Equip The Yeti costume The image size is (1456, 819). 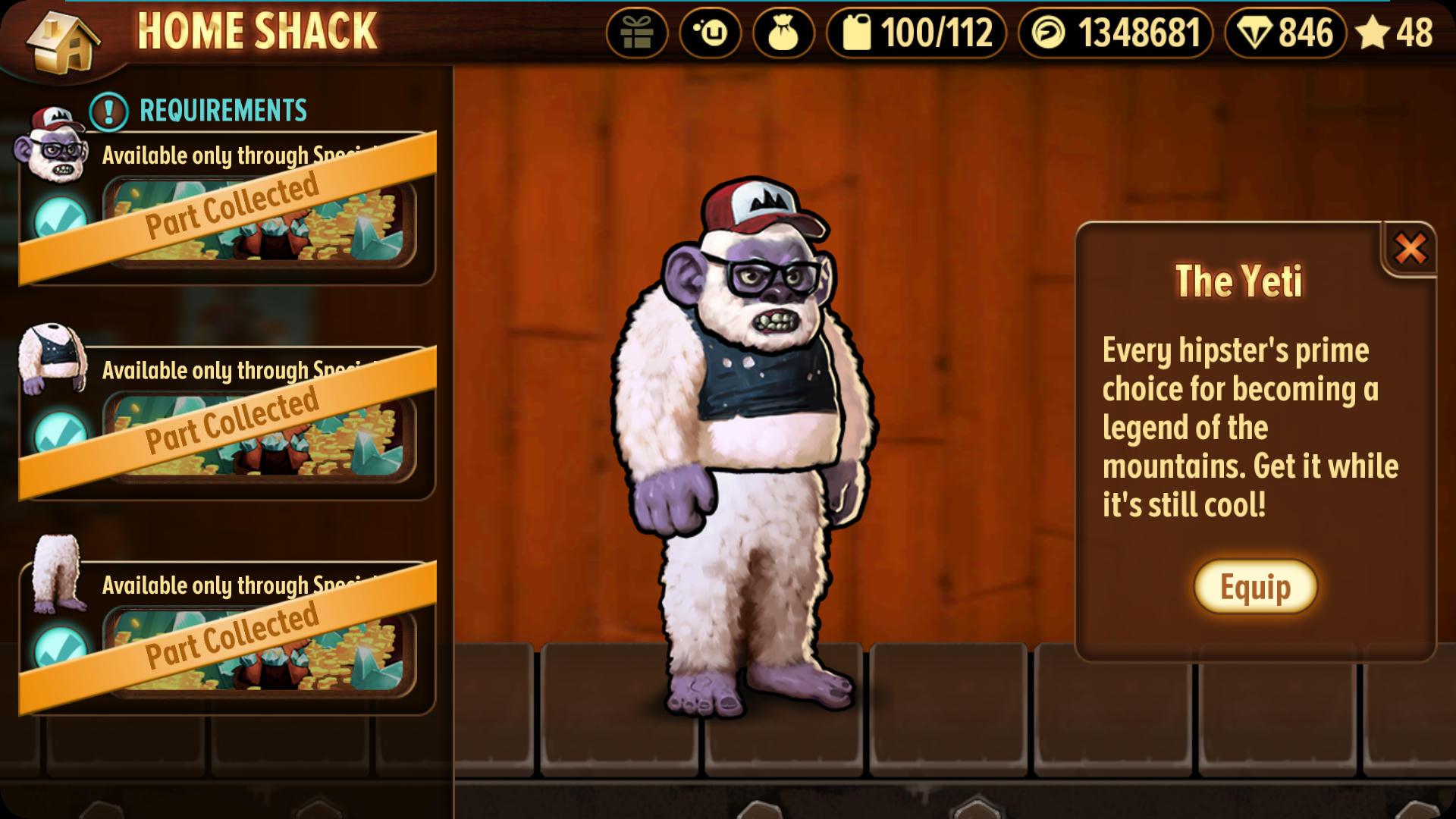pos(1255,587)
